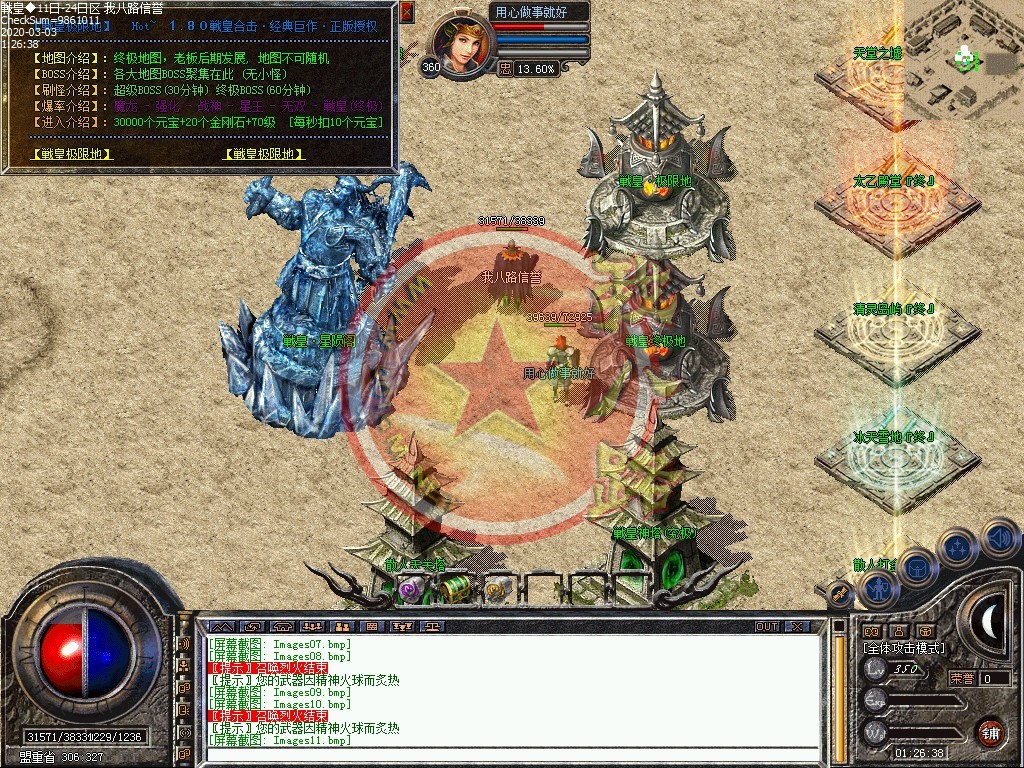Toggle sound with the speaker button

tap(999, 538)
